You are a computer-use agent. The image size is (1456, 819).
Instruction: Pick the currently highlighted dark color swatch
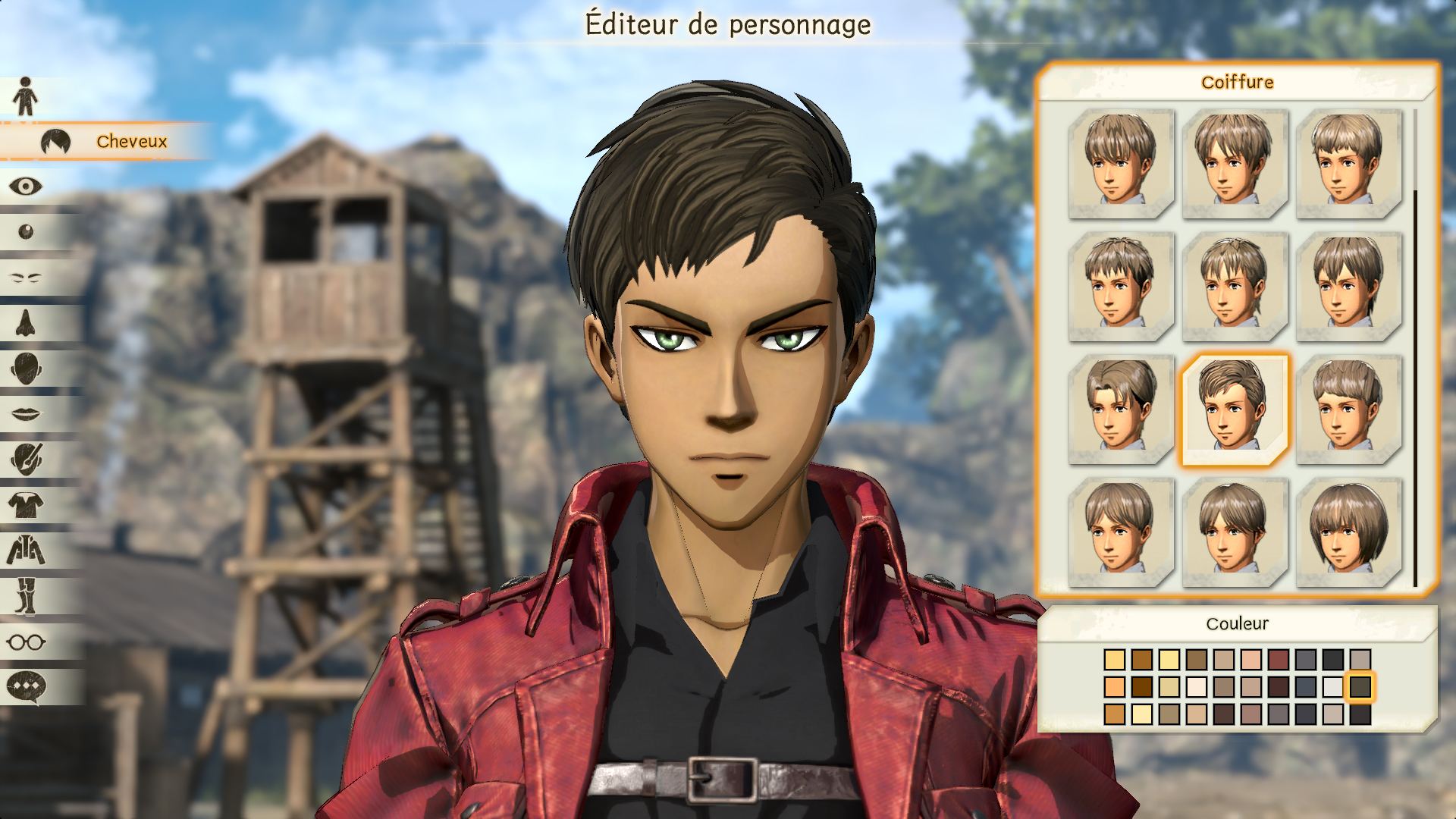[x=1360, y=687]
